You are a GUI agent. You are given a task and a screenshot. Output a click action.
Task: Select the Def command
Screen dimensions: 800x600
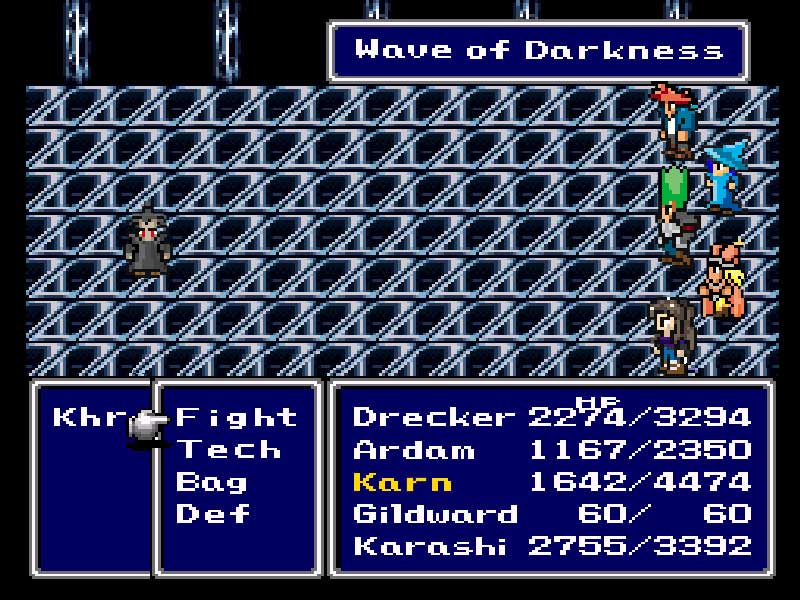[x=212, y=514]
